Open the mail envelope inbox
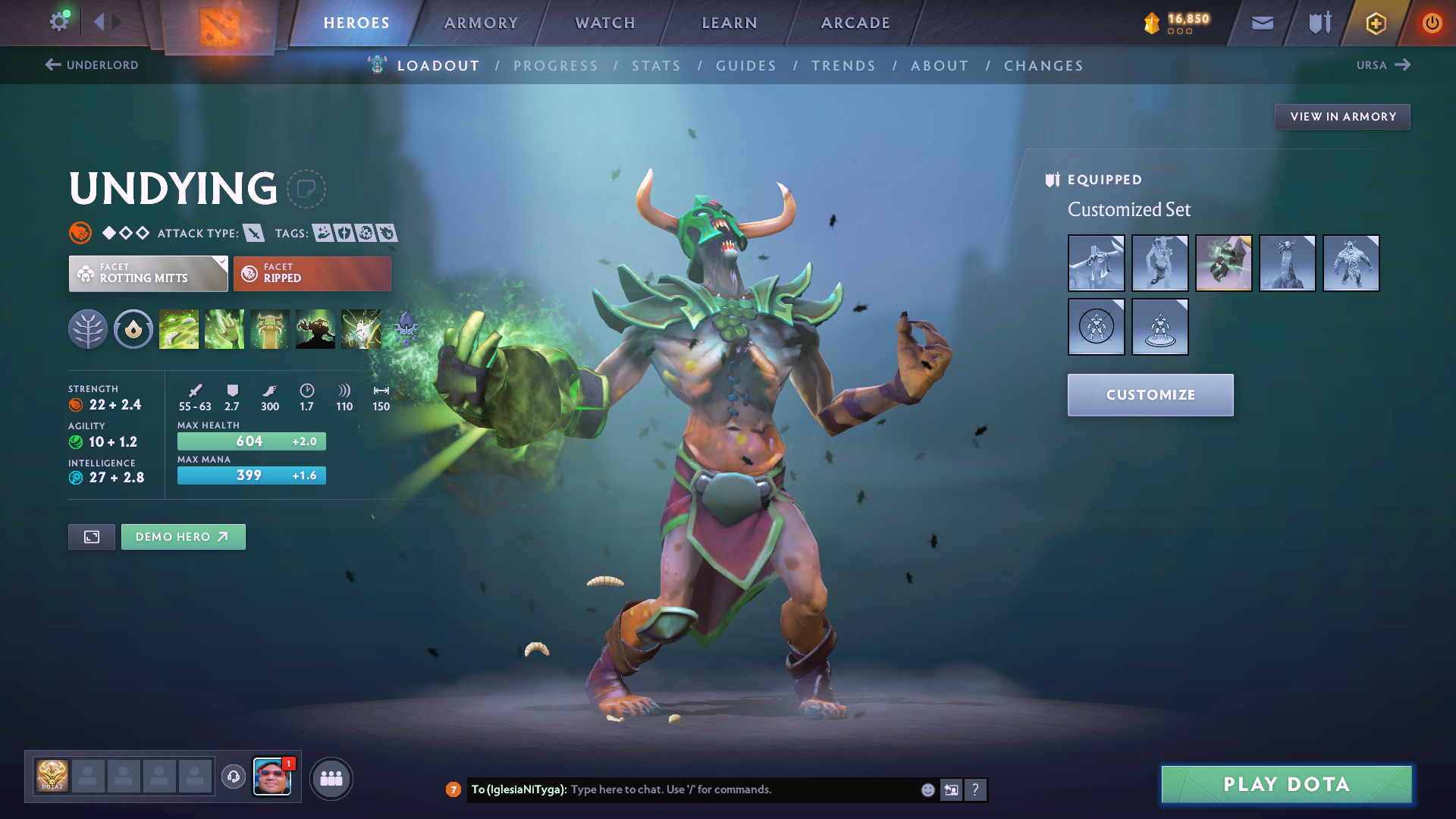Viewport: 1456px width, 819px height. pos(1262,24)
